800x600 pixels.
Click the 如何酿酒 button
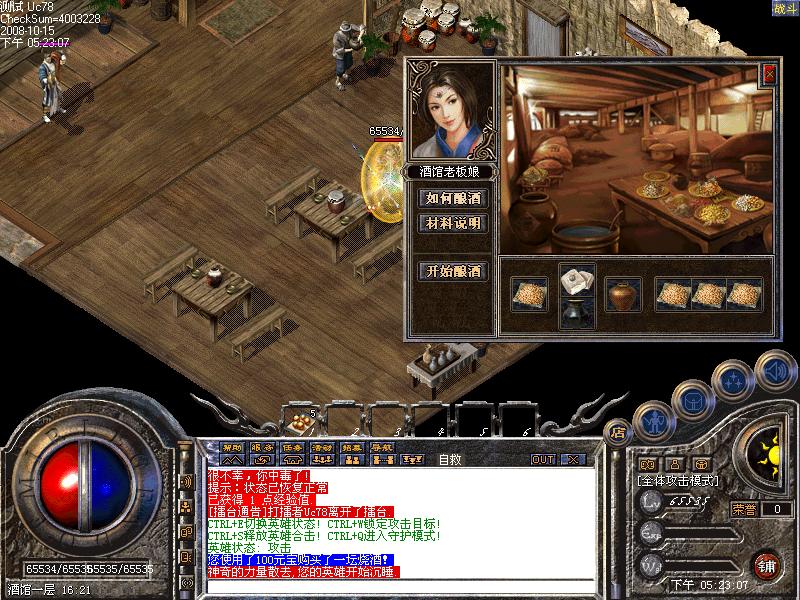point(453,198)
